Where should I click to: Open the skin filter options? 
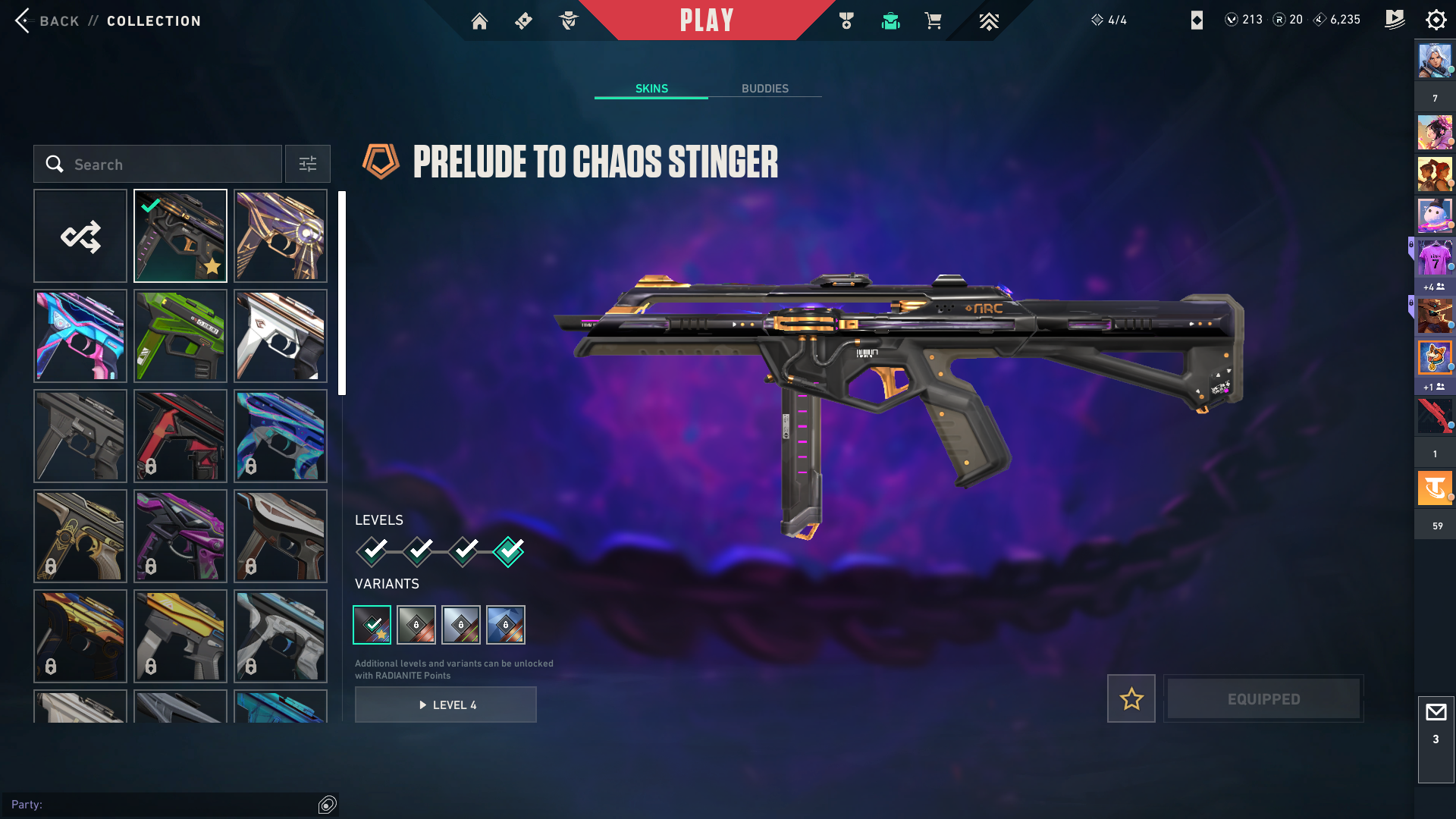click(308, 164)
